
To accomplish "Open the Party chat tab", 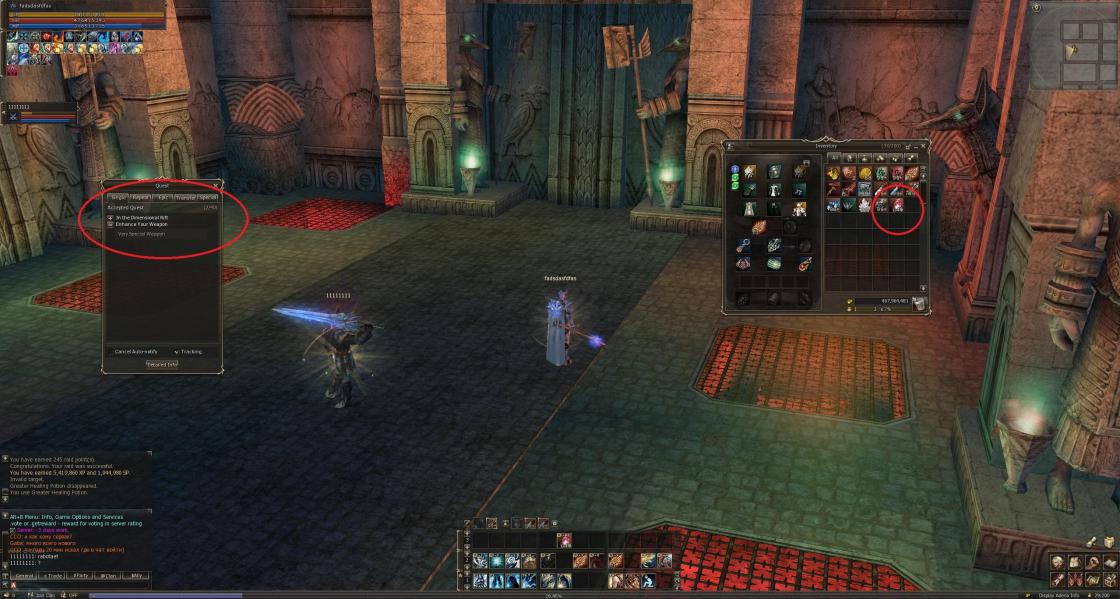I will pos(81,576).
